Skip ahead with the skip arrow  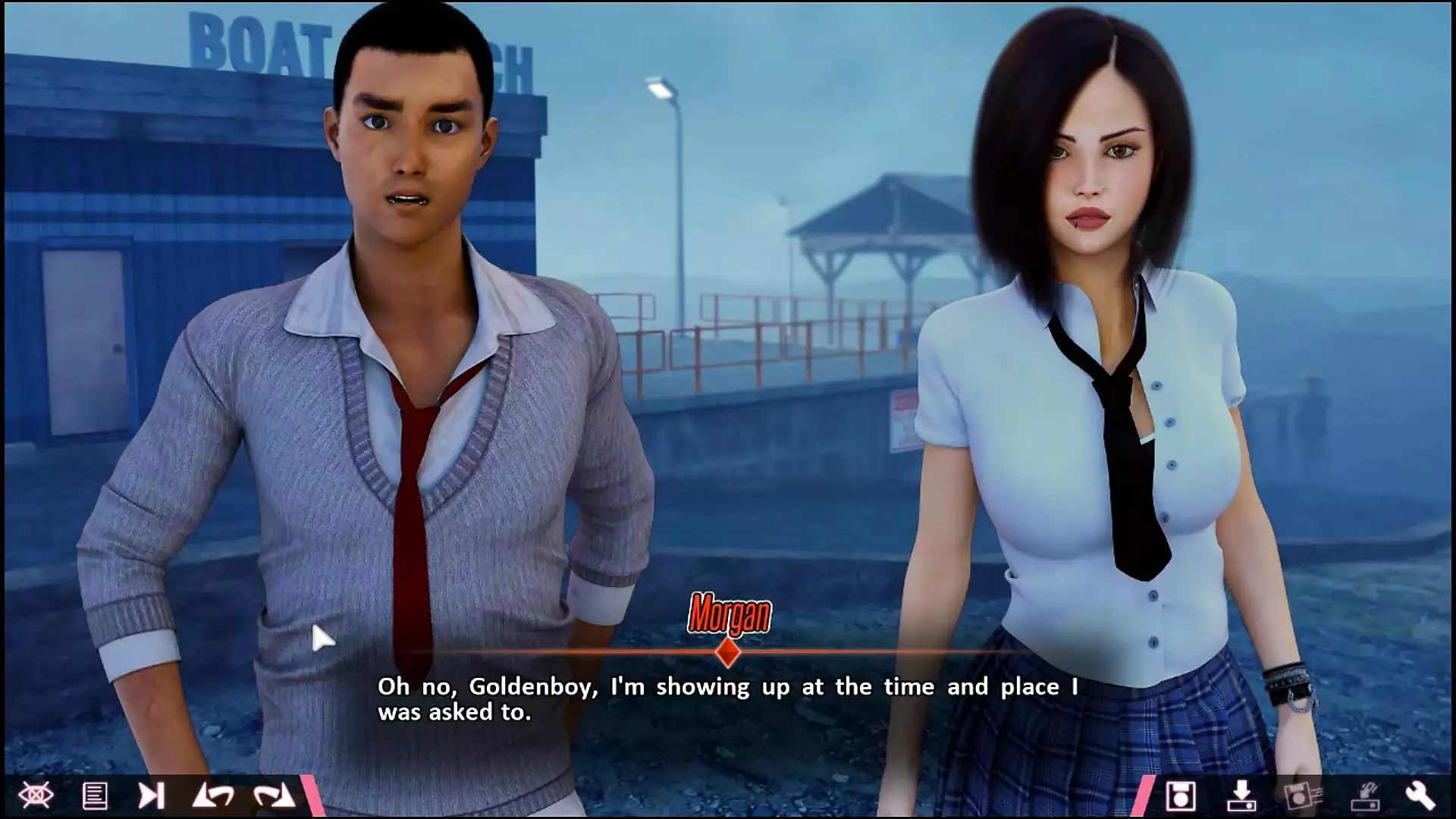coord(151,795)
